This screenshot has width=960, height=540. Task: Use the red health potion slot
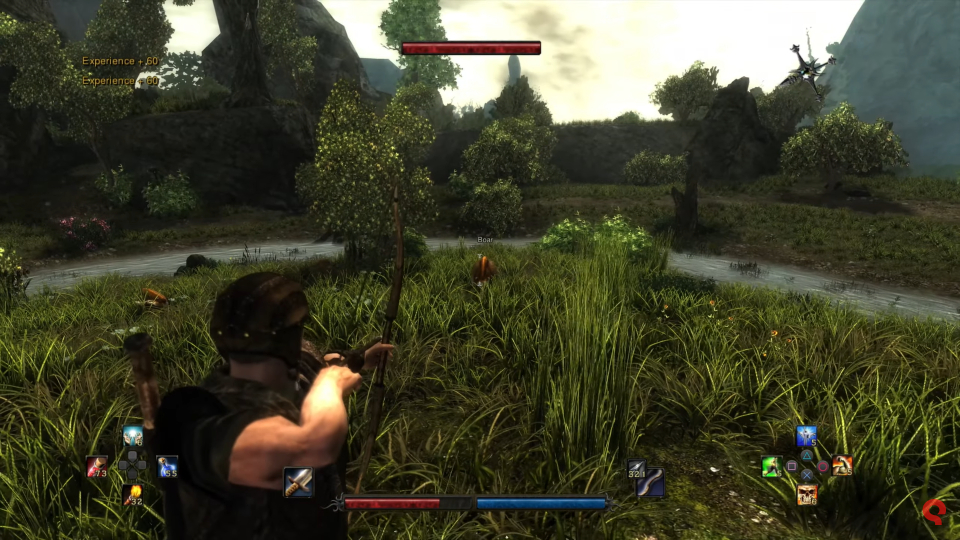(x=96, y=466)
